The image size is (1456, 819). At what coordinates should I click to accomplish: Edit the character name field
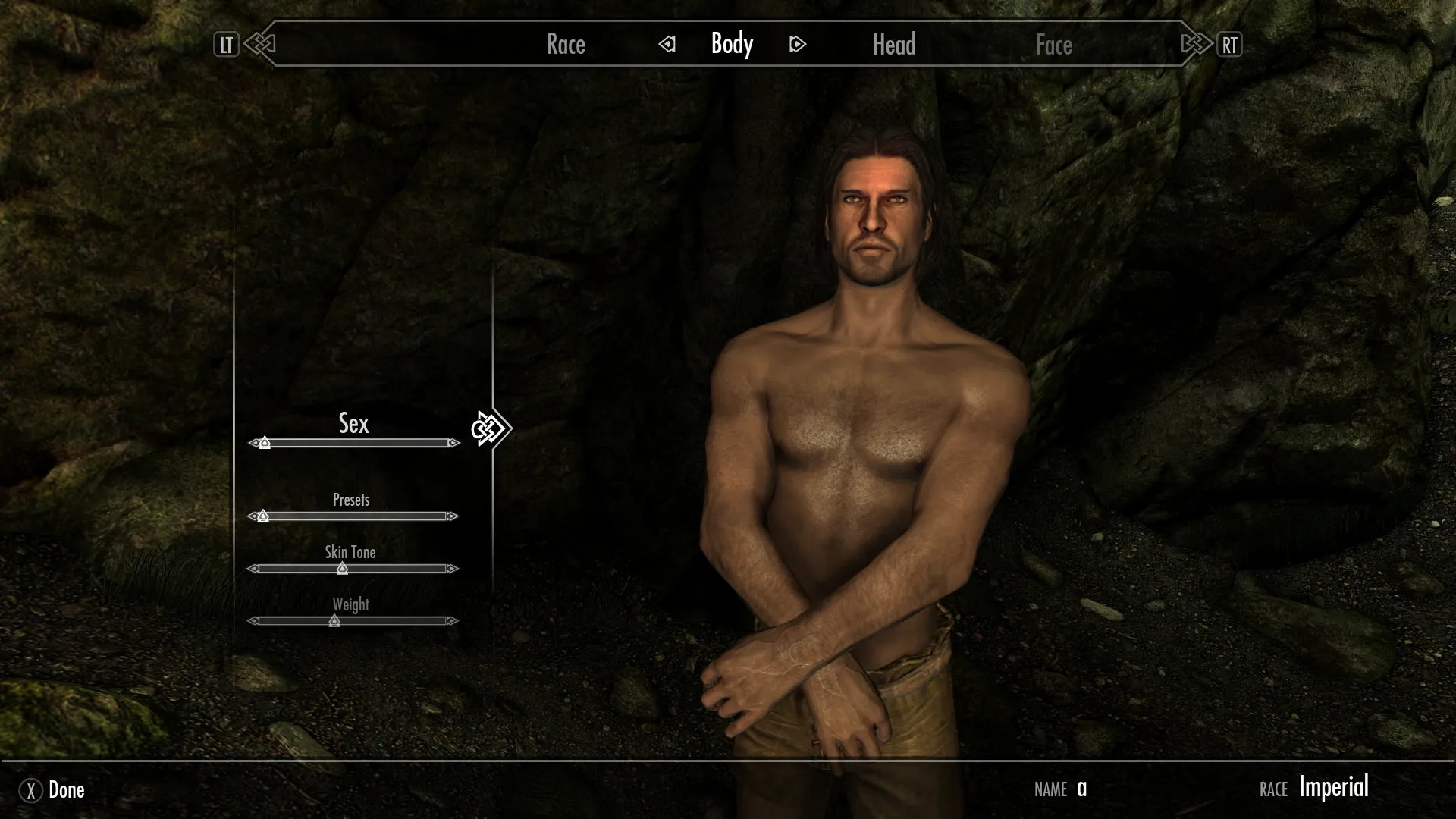1081,789
